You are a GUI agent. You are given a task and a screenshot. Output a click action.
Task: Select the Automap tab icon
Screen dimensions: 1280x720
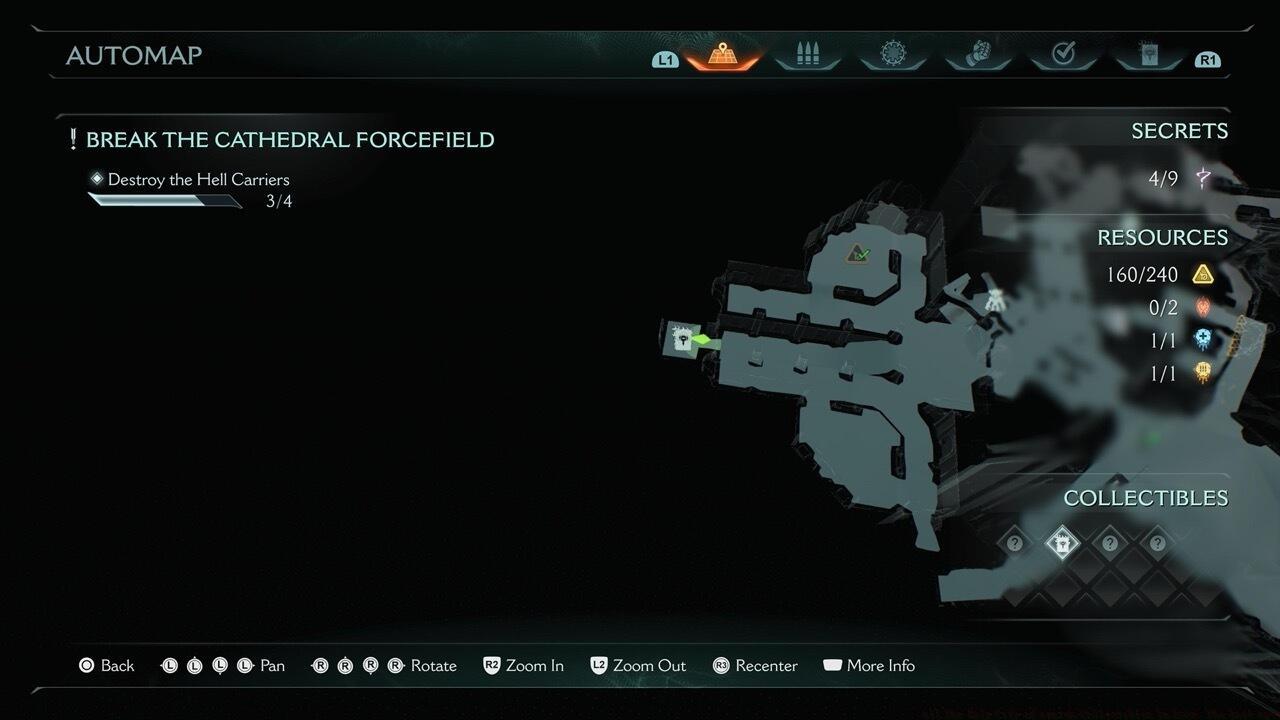tap(722, 55)
